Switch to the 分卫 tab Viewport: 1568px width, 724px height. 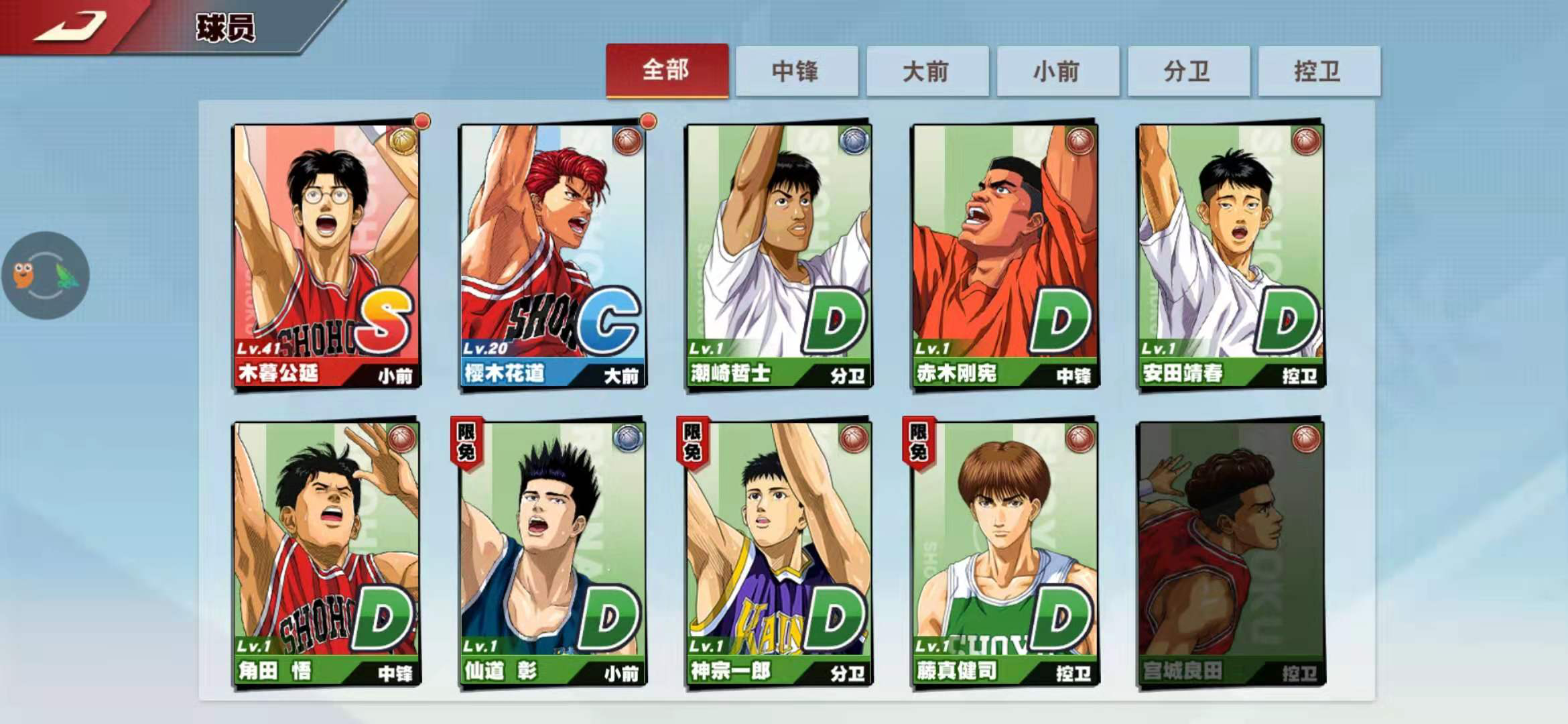tap(1187, 71)
